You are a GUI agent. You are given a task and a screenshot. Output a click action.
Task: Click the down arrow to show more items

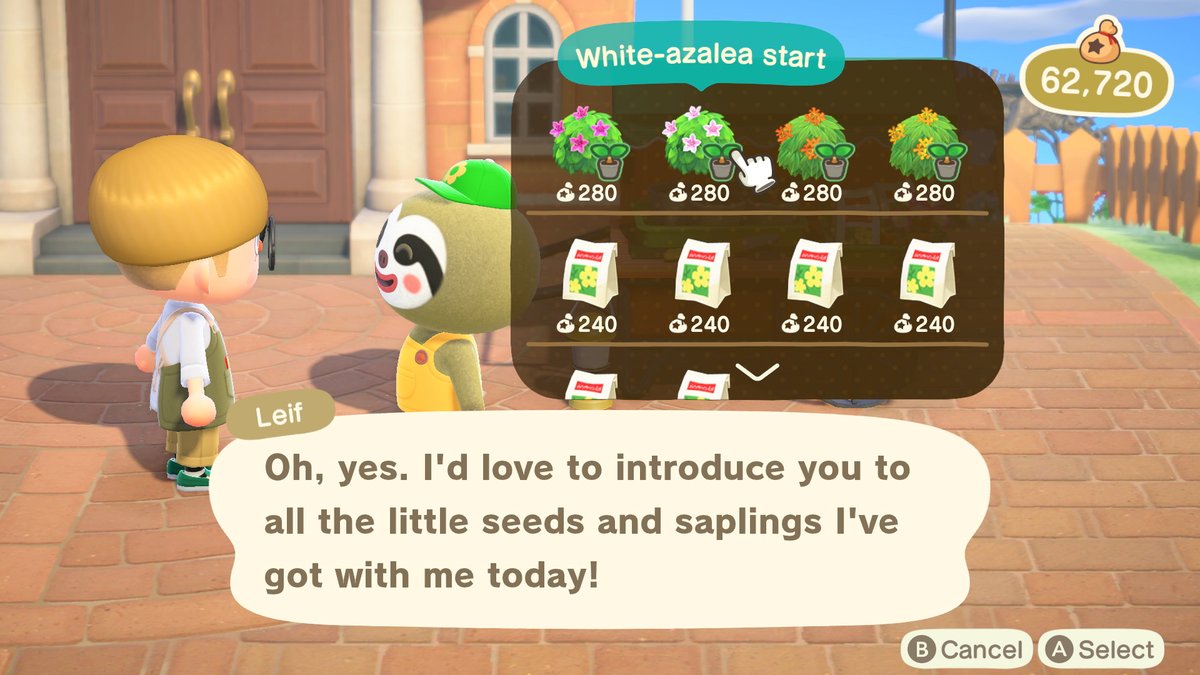click(756, 372)
